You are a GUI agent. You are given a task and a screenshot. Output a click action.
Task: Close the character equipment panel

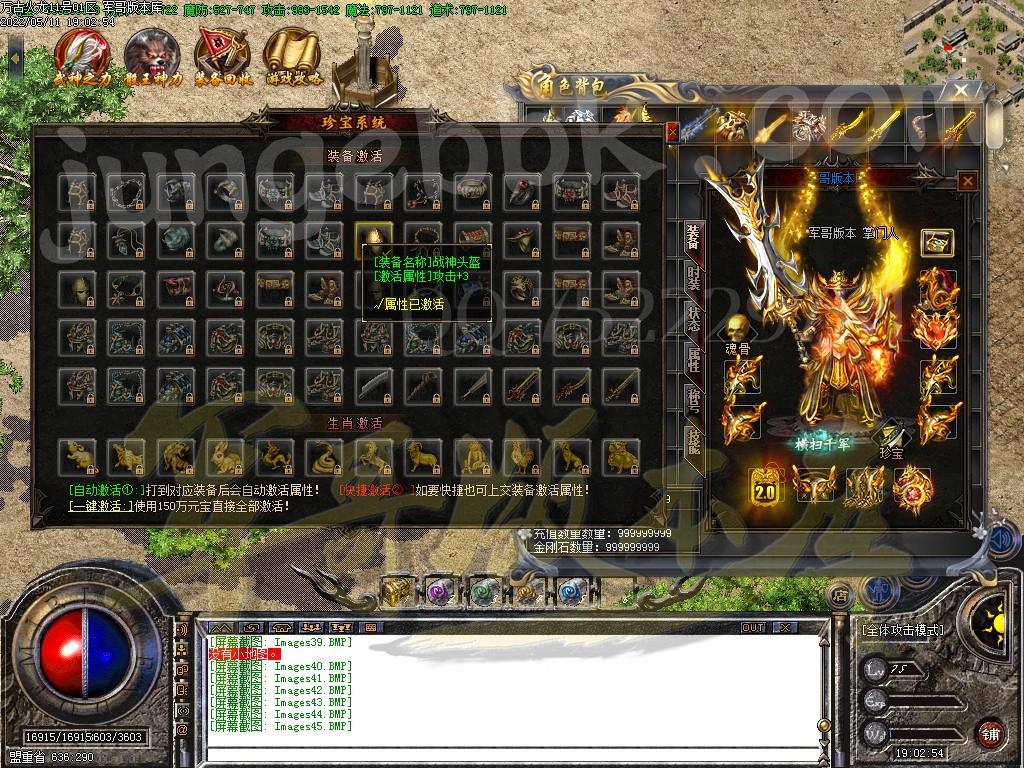tap(967, 181)
